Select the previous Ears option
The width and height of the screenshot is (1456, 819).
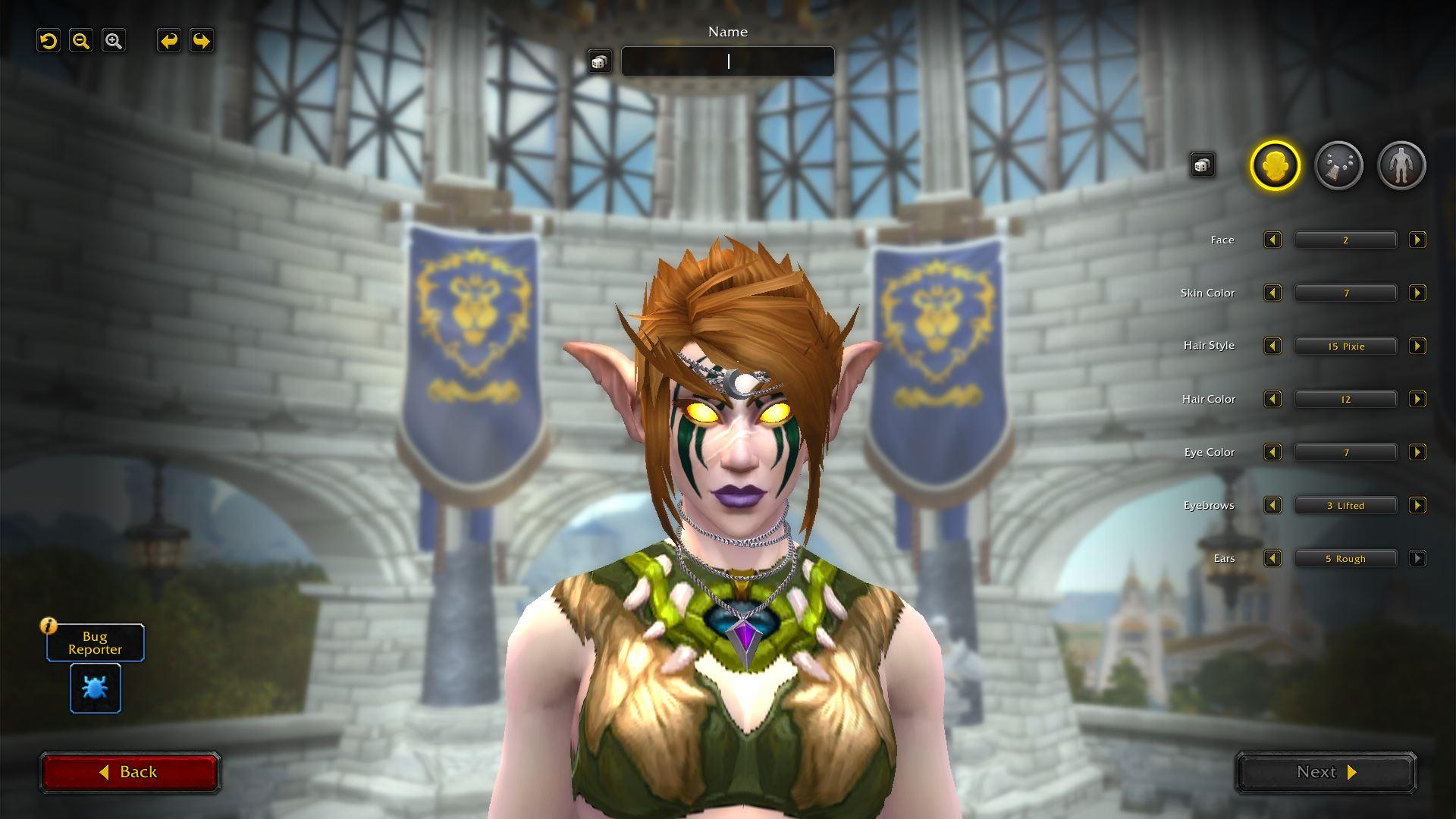tap(1272, 559)
